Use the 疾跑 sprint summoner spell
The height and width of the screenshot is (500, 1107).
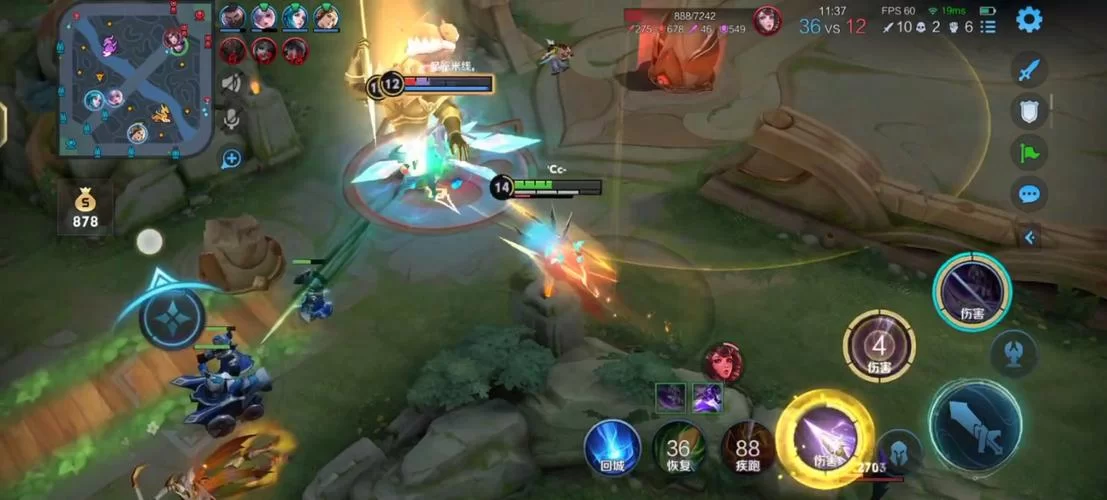pyautogui.click(x=747, y=447)
